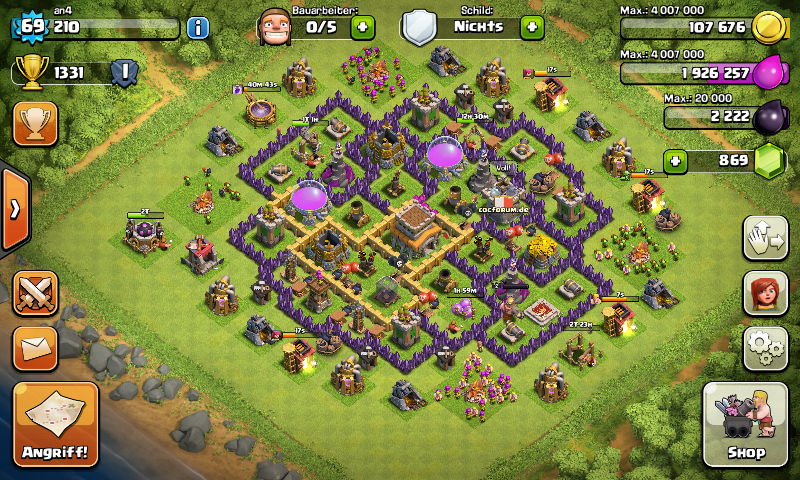Open the red-haired character friends button
Screen dimensions: 800x480
[x=764, y=292]
